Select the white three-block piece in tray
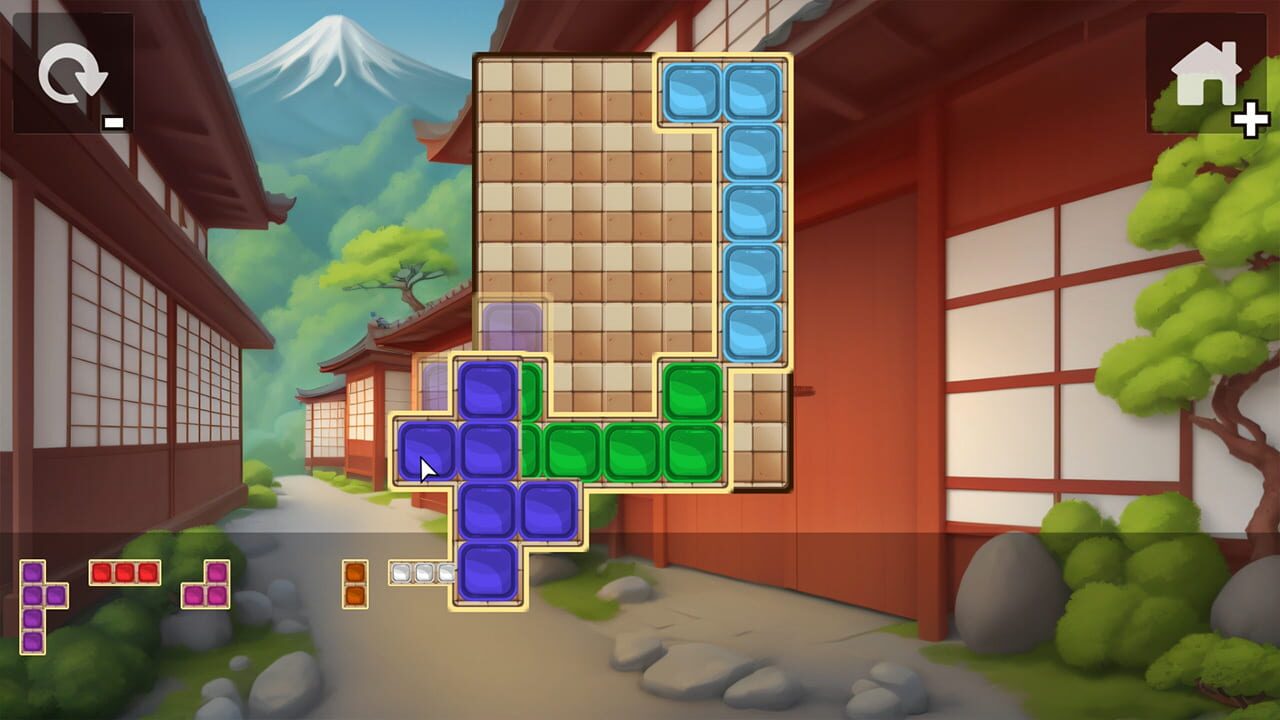 [x=423, y=573]
